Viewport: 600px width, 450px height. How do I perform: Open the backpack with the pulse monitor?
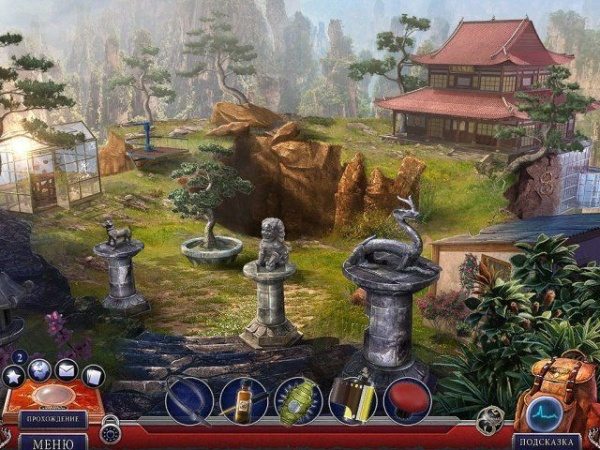point(546,408)
